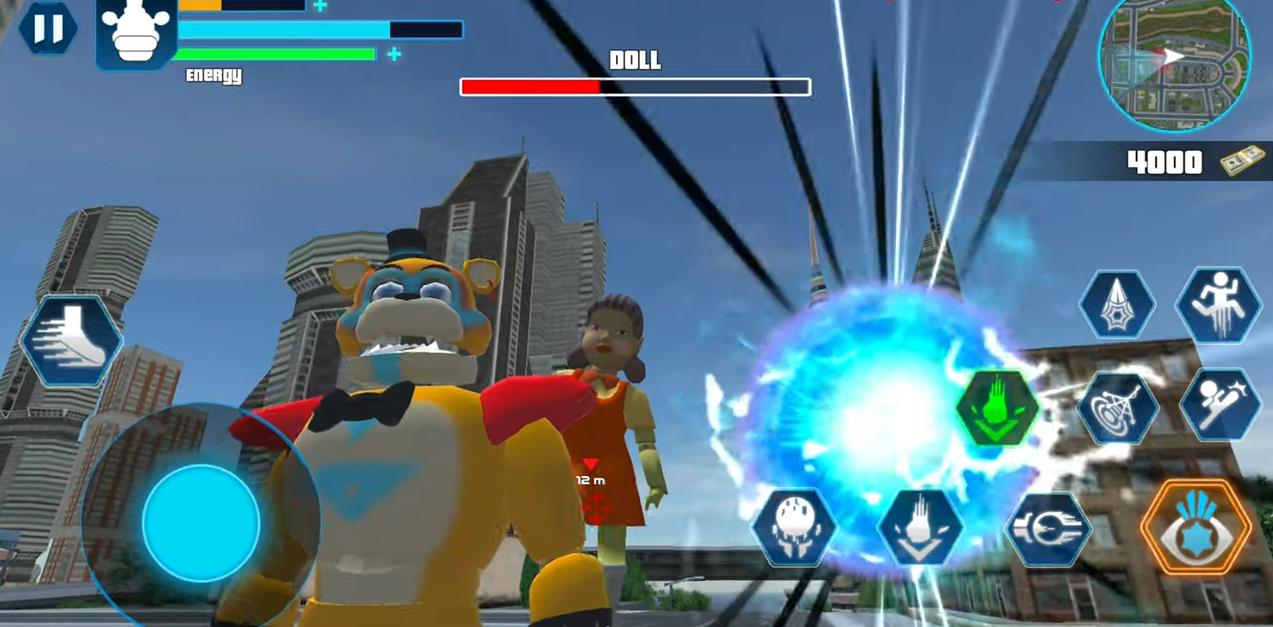
Task: Tap the blue virtual joystick knob
Action: click(201, 522)
